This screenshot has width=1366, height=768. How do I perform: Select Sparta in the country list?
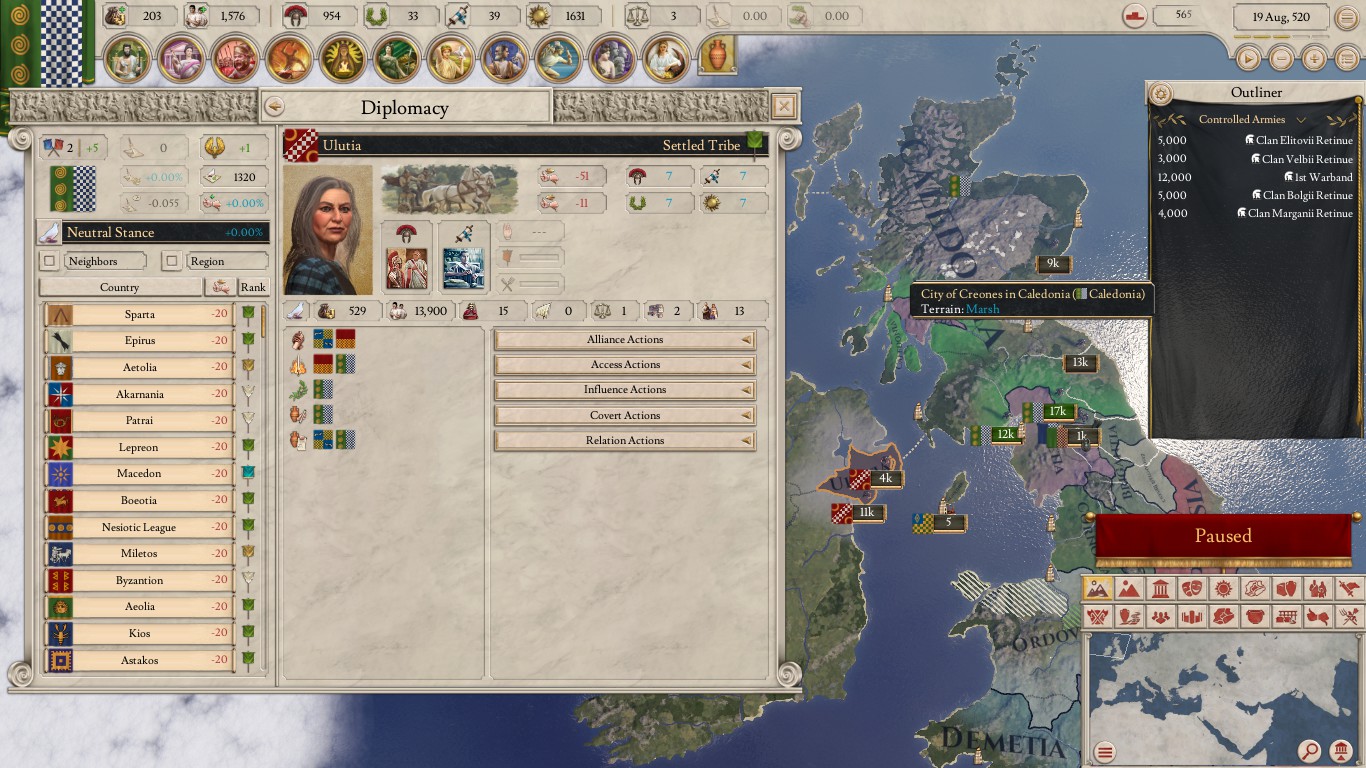[138, 313]
